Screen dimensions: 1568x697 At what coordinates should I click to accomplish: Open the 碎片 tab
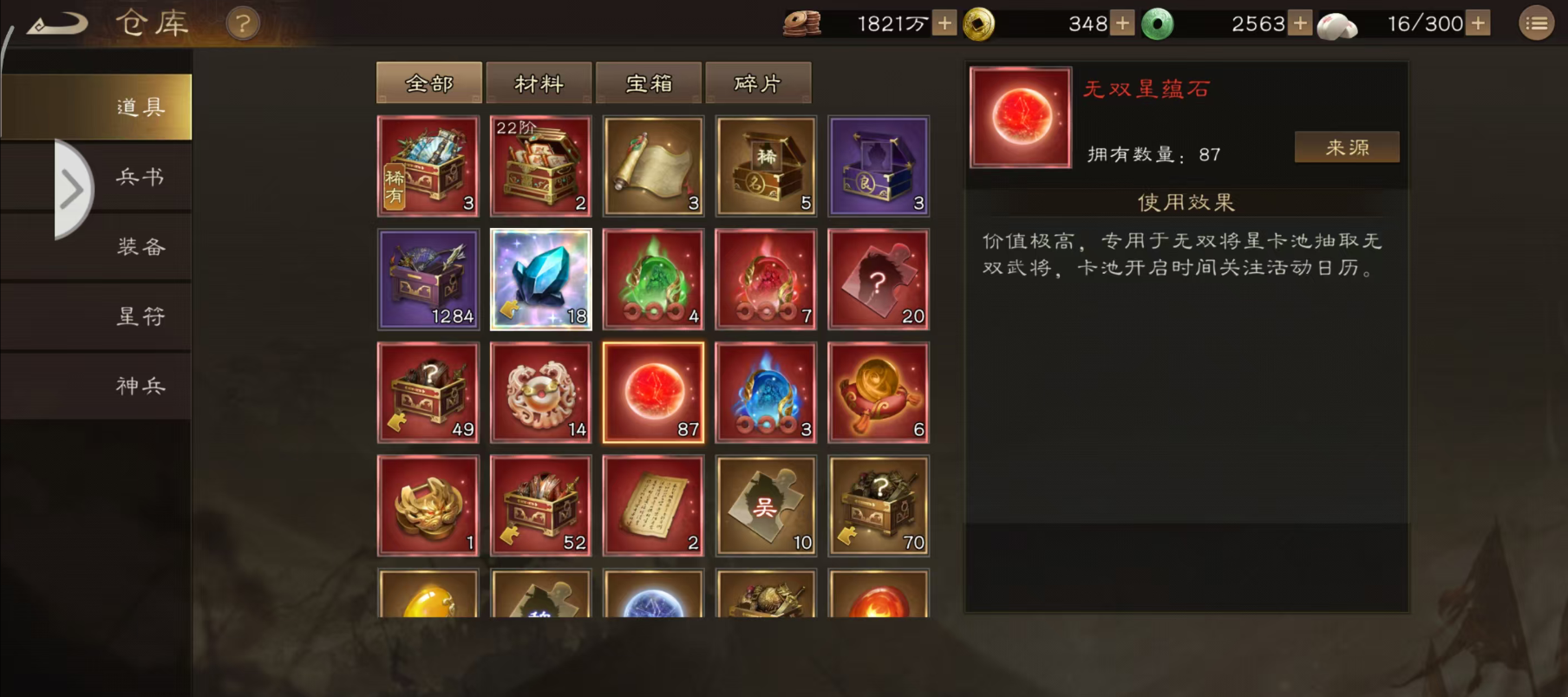point(759,82)
